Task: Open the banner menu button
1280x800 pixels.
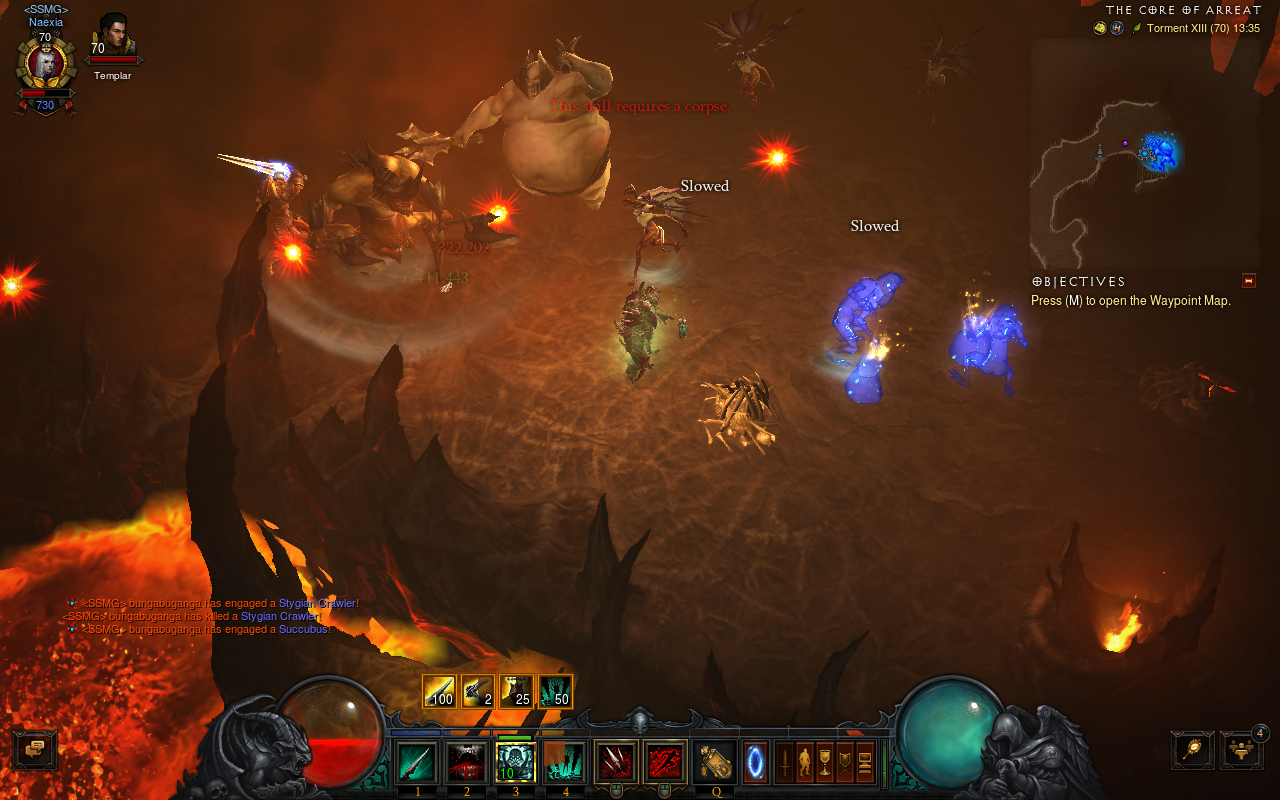Action: coord(845,762)
